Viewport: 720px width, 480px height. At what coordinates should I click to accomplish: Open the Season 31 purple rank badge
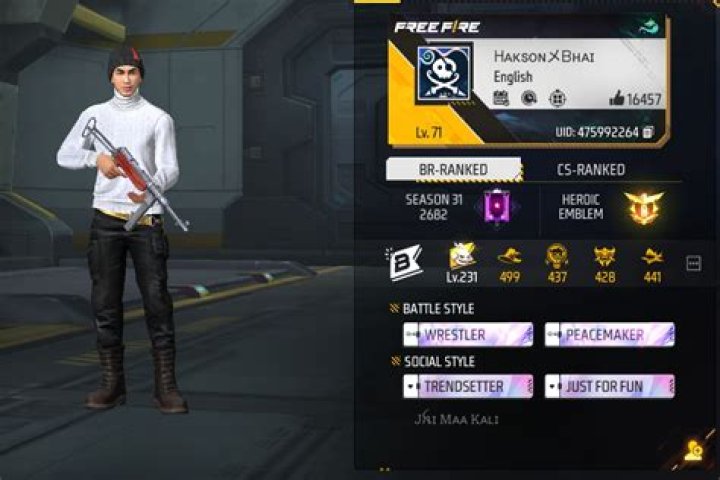point(492,207)
